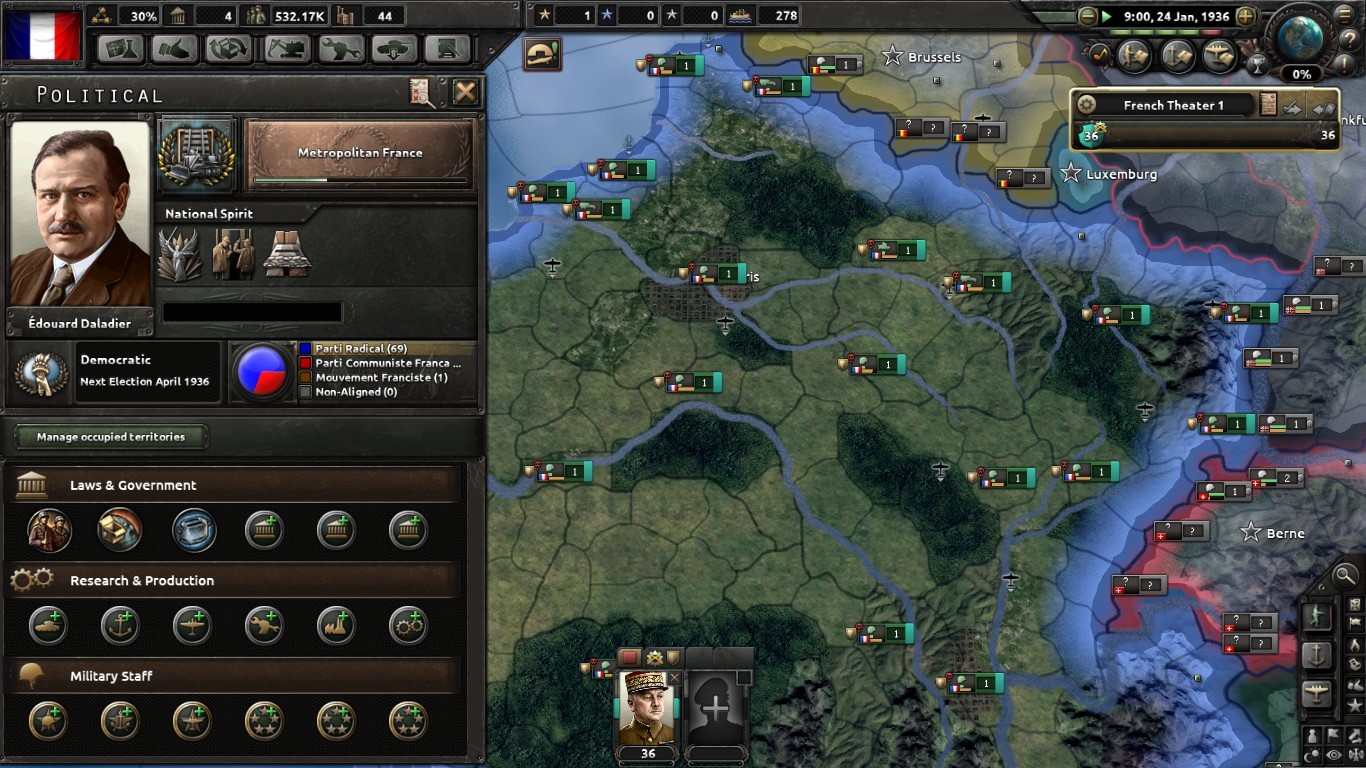Close the Political panel
This screenshot has height=768, width=1366.
coord(465,93)
